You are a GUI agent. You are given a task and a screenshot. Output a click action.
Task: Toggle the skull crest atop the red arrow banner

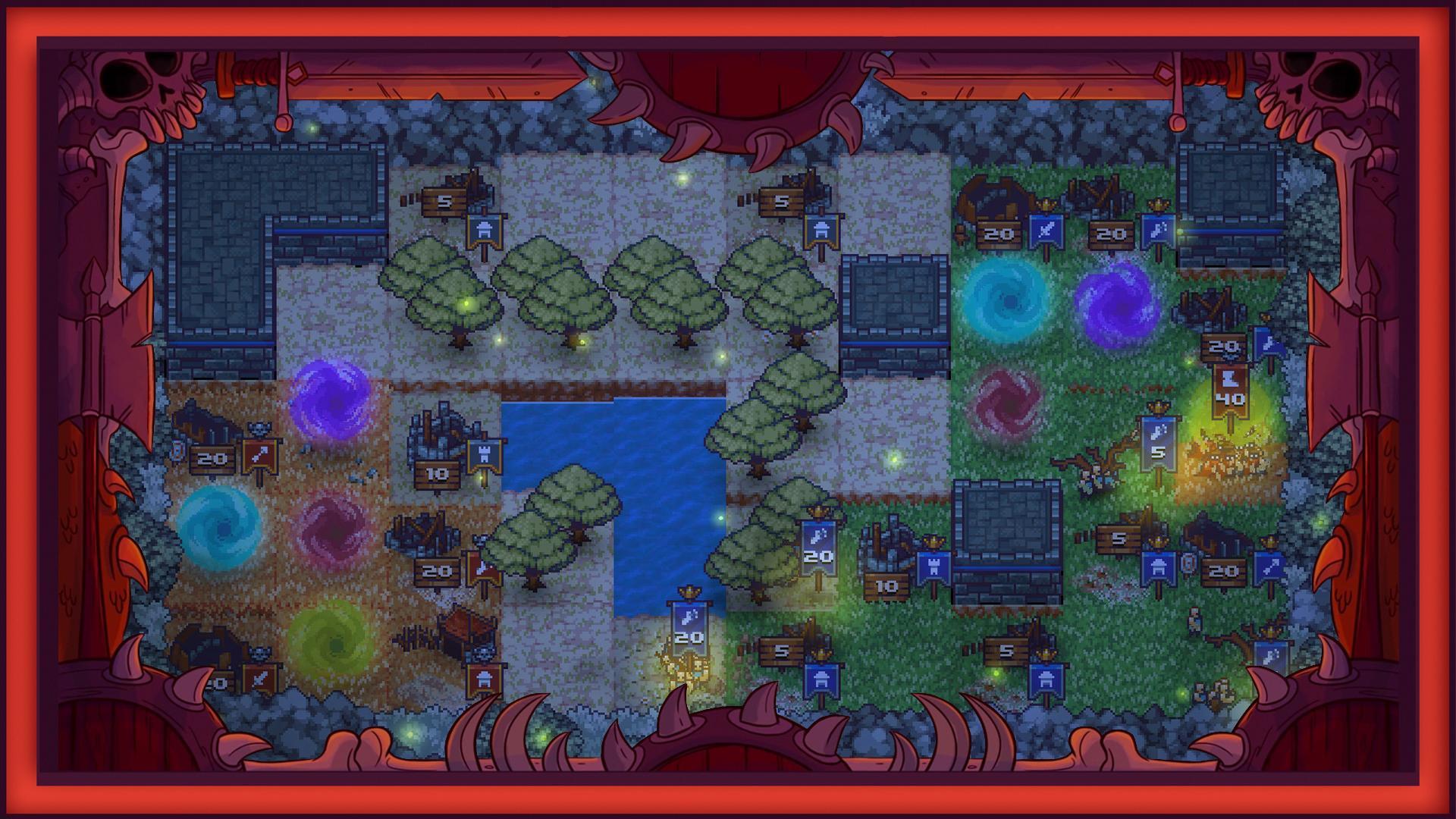(259, 429)
